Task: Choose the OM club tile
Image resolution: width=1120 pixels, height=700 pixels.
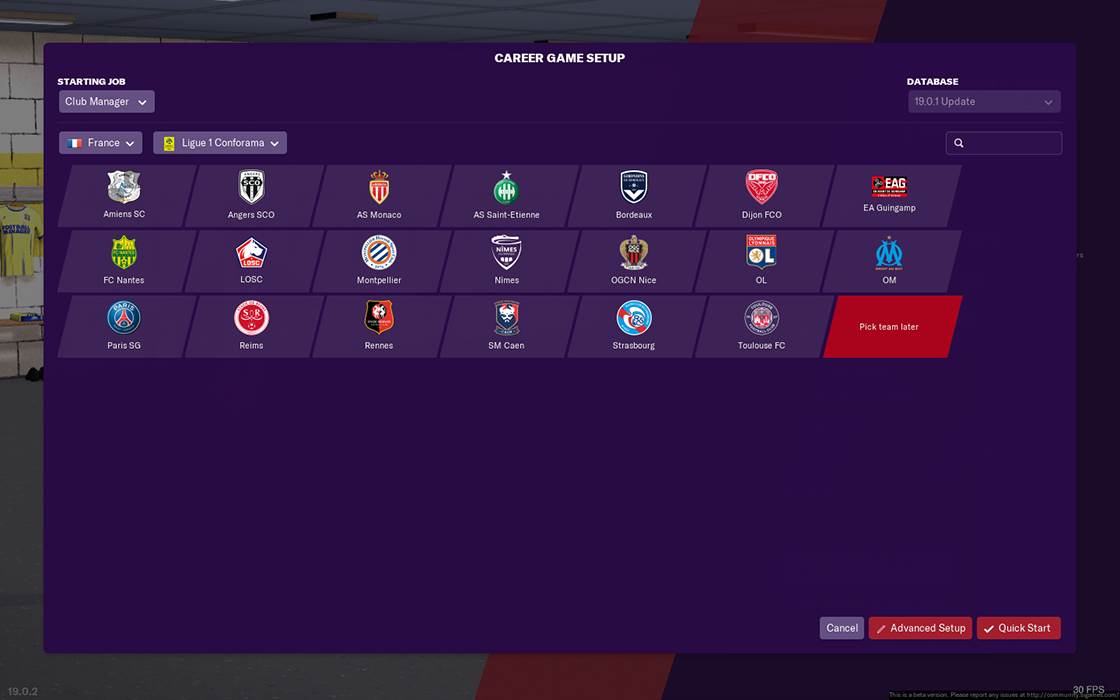Action: coord(889,261)
